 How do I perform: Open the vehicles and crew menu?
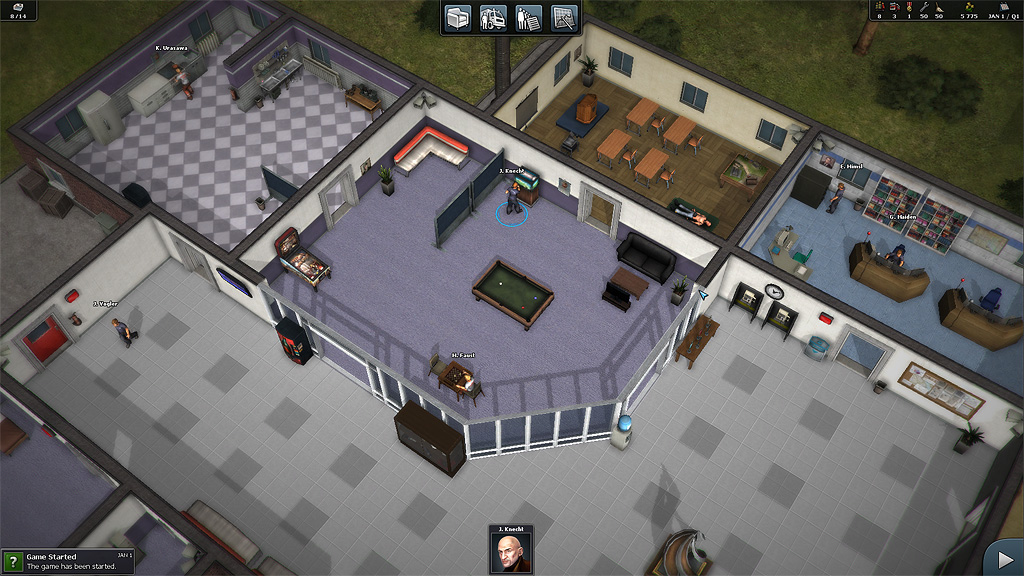[x=494, y=18]
